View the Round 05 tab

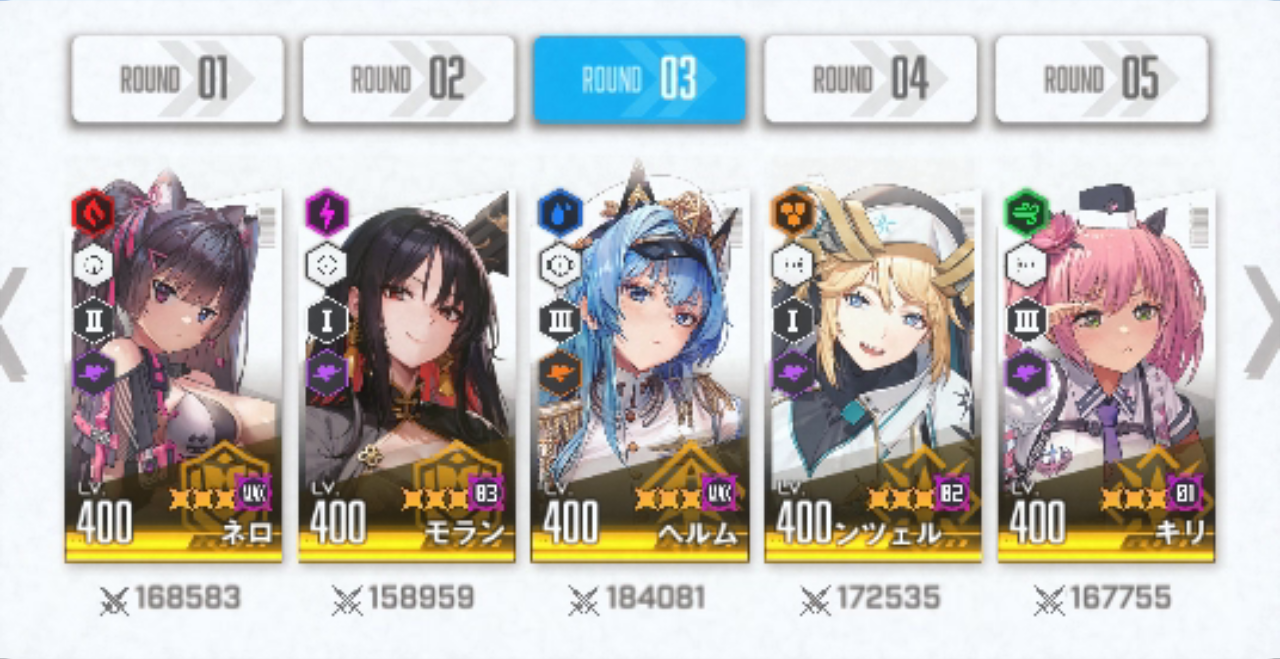click(1101, 80)
